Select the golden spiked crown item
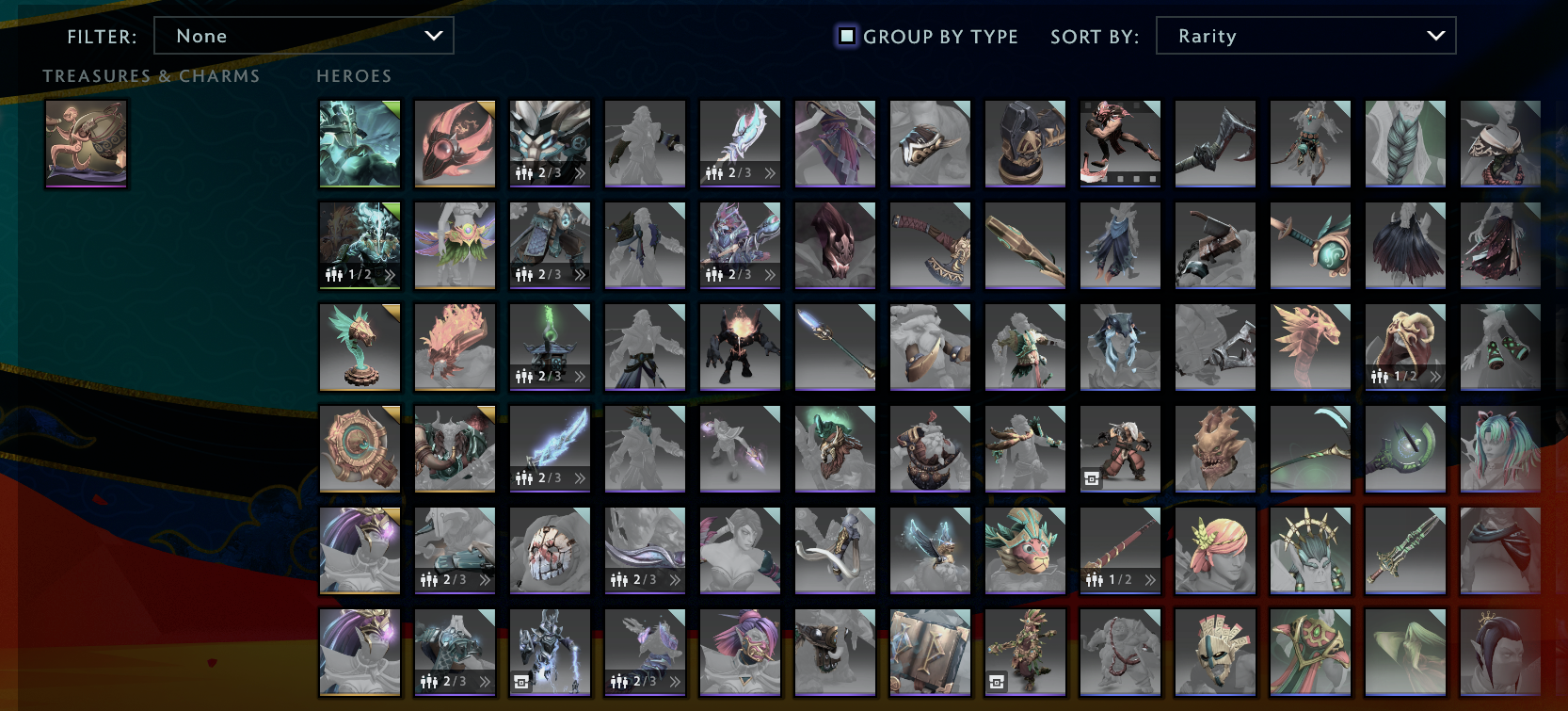The image size is (1568, 711). tap(1311, 551)
